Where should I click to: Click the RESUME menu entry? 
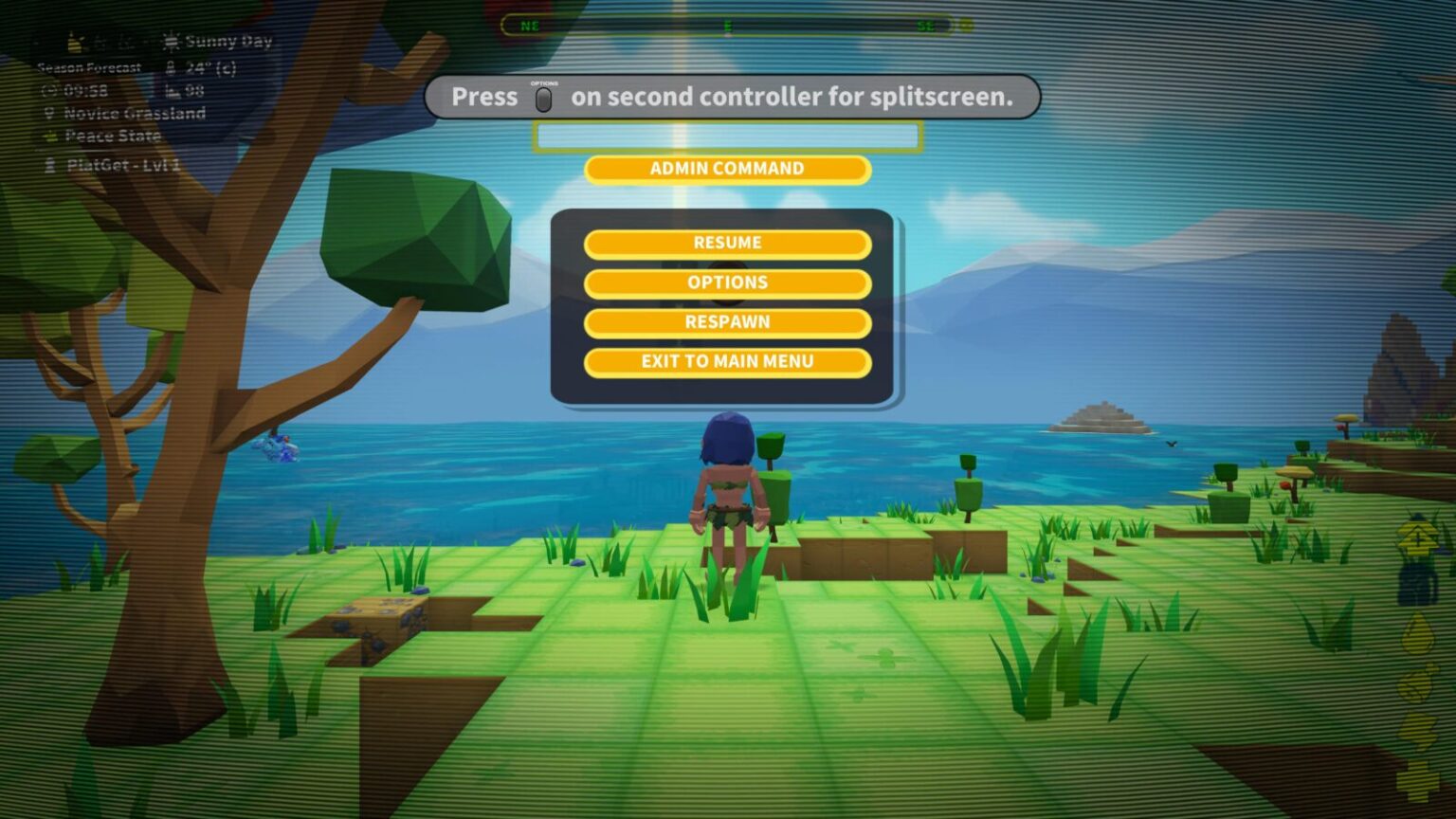[728, 243]
